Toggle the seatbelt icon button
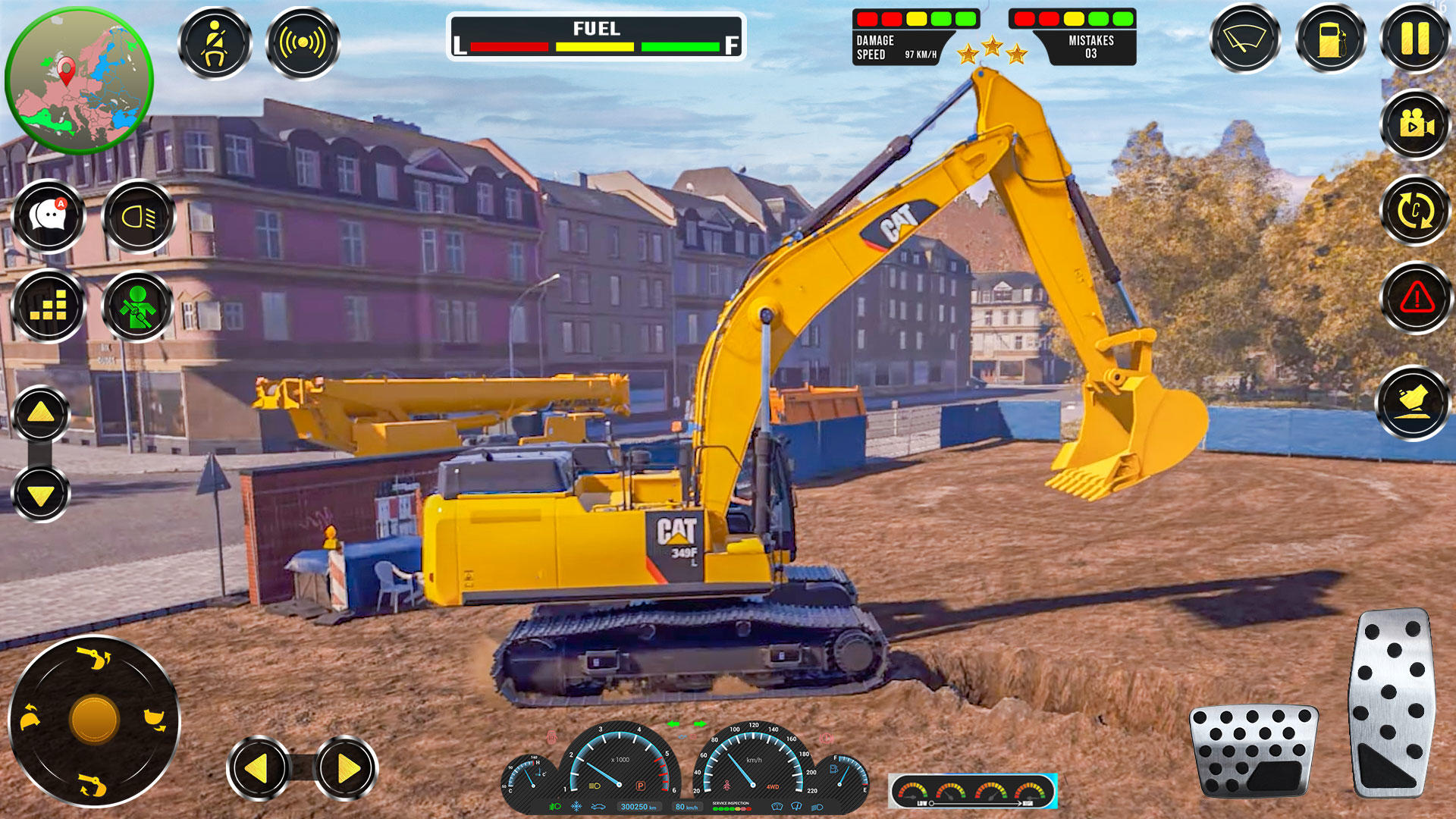The image size is (1456, 819). (215, 43)
